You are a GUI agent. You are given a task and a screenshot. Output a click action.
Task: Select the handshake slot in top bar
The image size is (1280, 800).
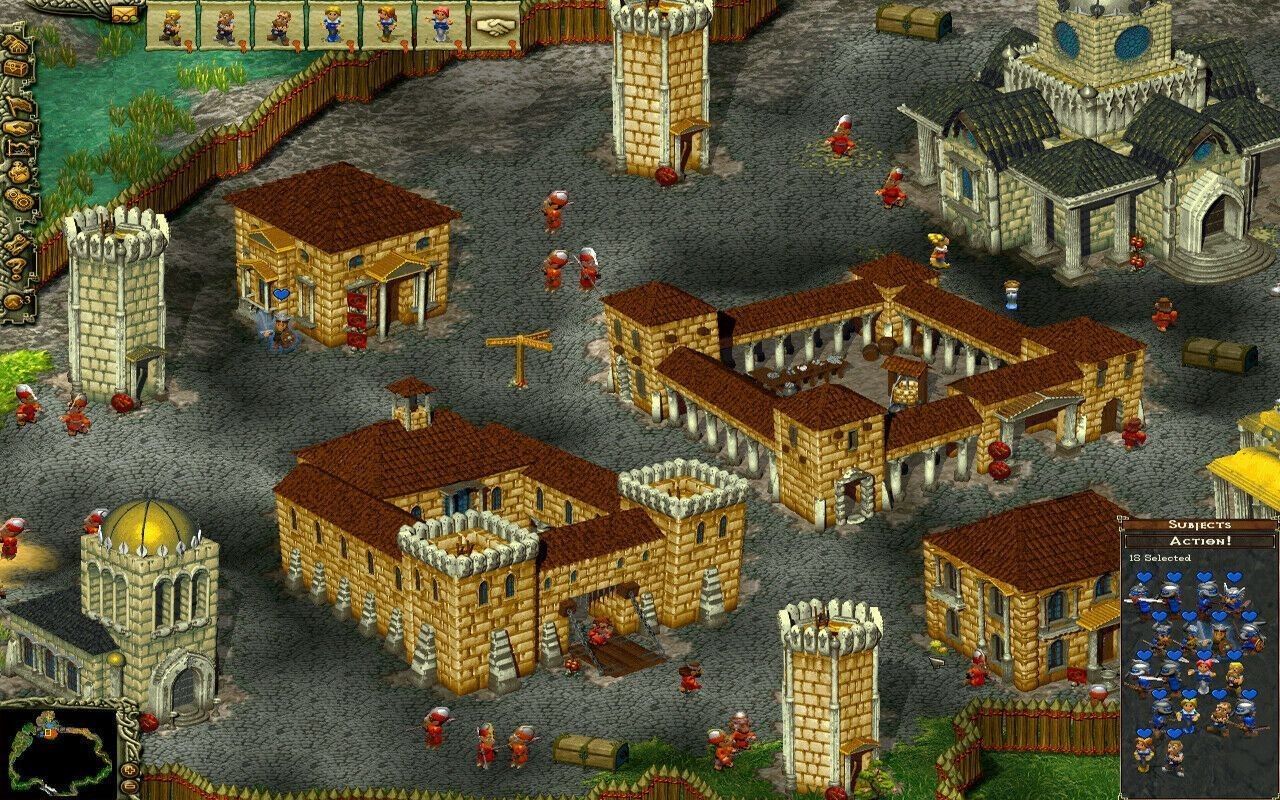pos(491,25)
